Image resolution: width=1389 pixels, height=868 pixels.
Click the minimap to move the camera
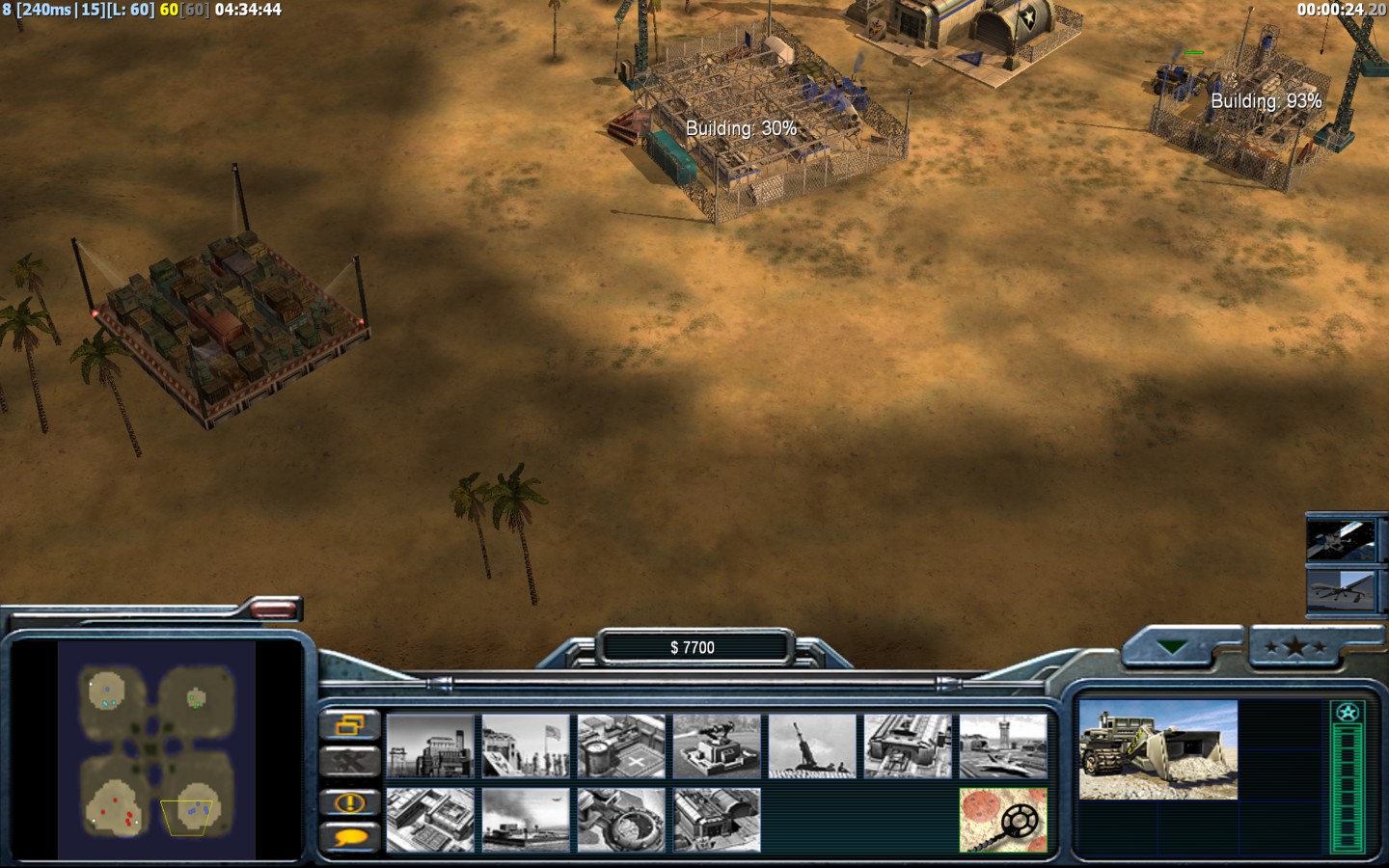156,749
